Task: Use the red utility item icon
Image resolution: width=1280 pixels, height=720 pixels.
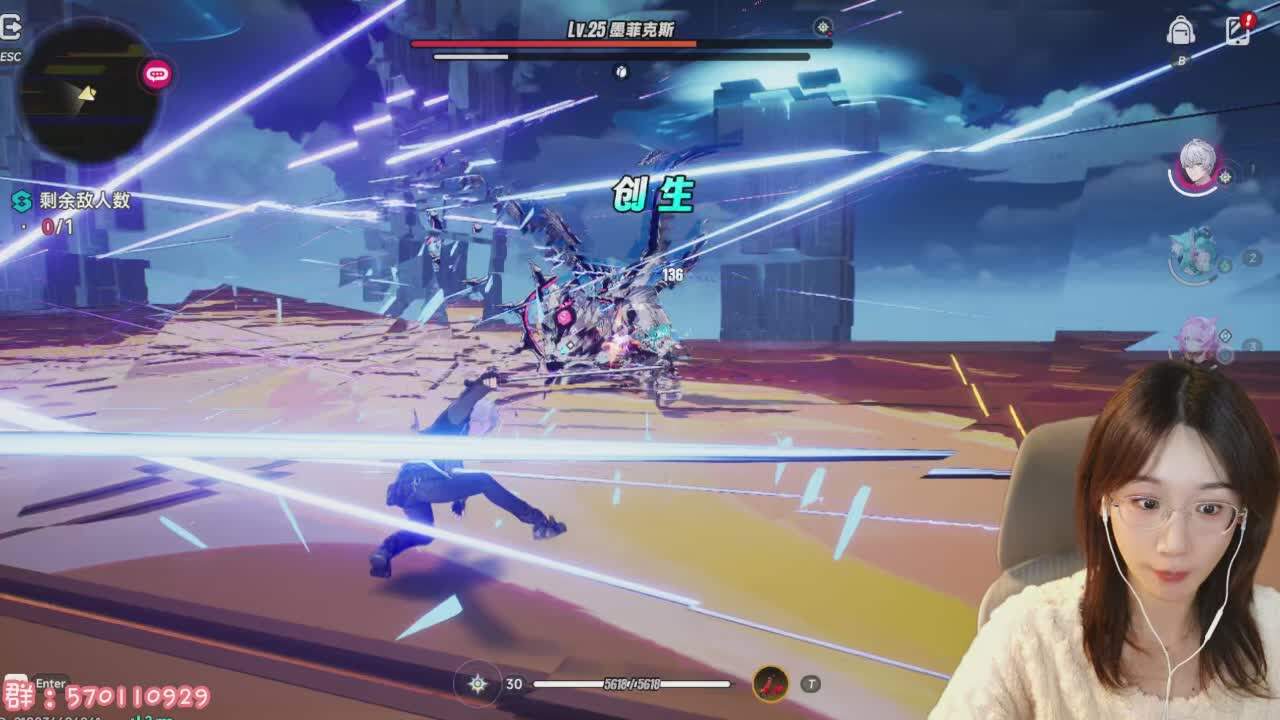Action: tap(770, 684)
